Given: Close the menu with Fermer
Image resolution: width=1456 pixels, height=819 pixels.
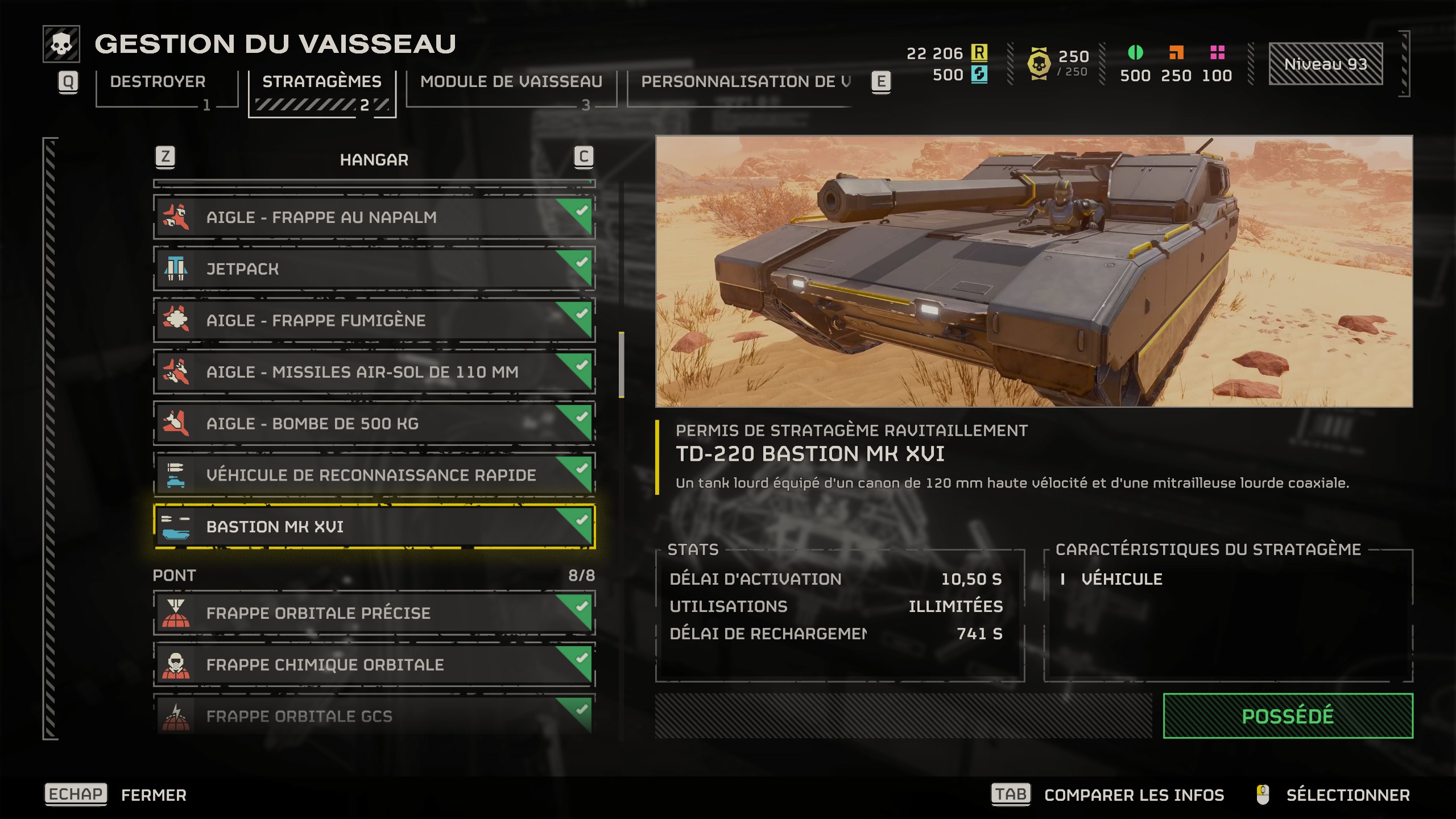Looking at the screenshot, I should coord(154,795).
